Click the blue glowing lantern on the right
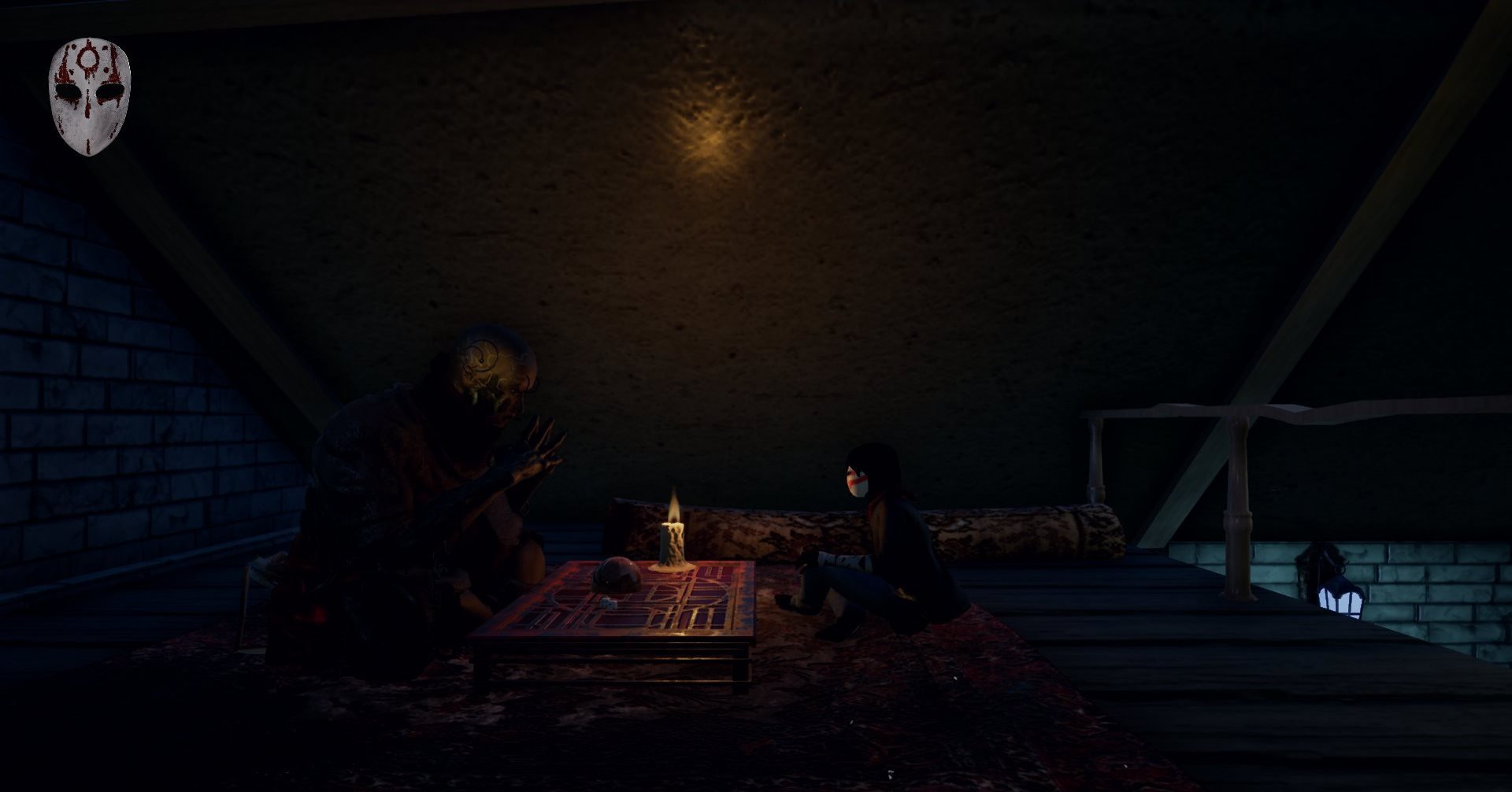Image resolution: width=1512 pixels, height=792 pixels. tap(1341, 596)
